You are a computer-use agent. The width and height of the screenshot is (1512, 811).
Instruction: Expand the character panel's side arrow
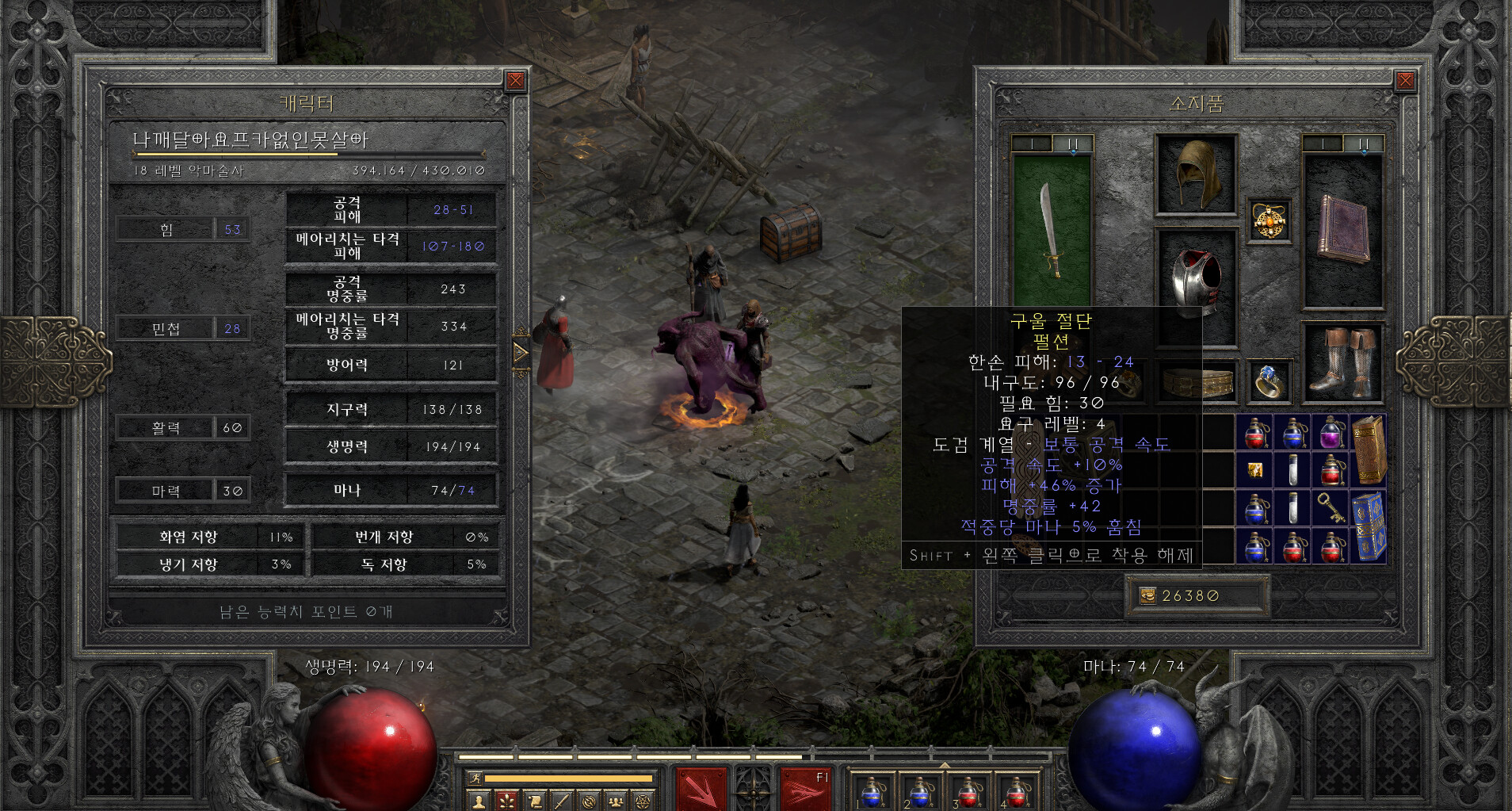[x=521, y=352]
